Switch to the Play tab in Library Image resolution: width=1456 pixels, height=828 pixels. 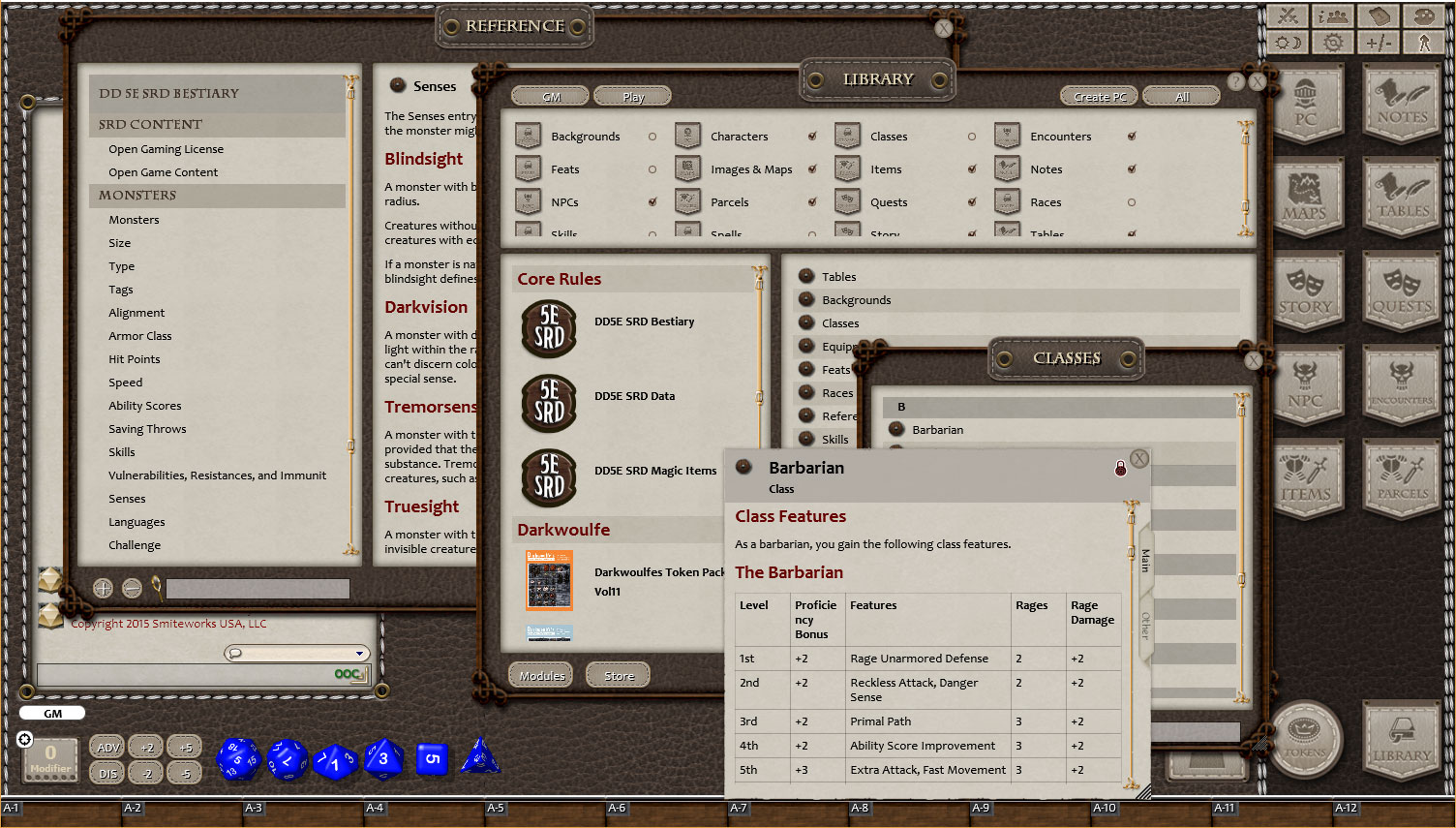click(x=632, y=96)
